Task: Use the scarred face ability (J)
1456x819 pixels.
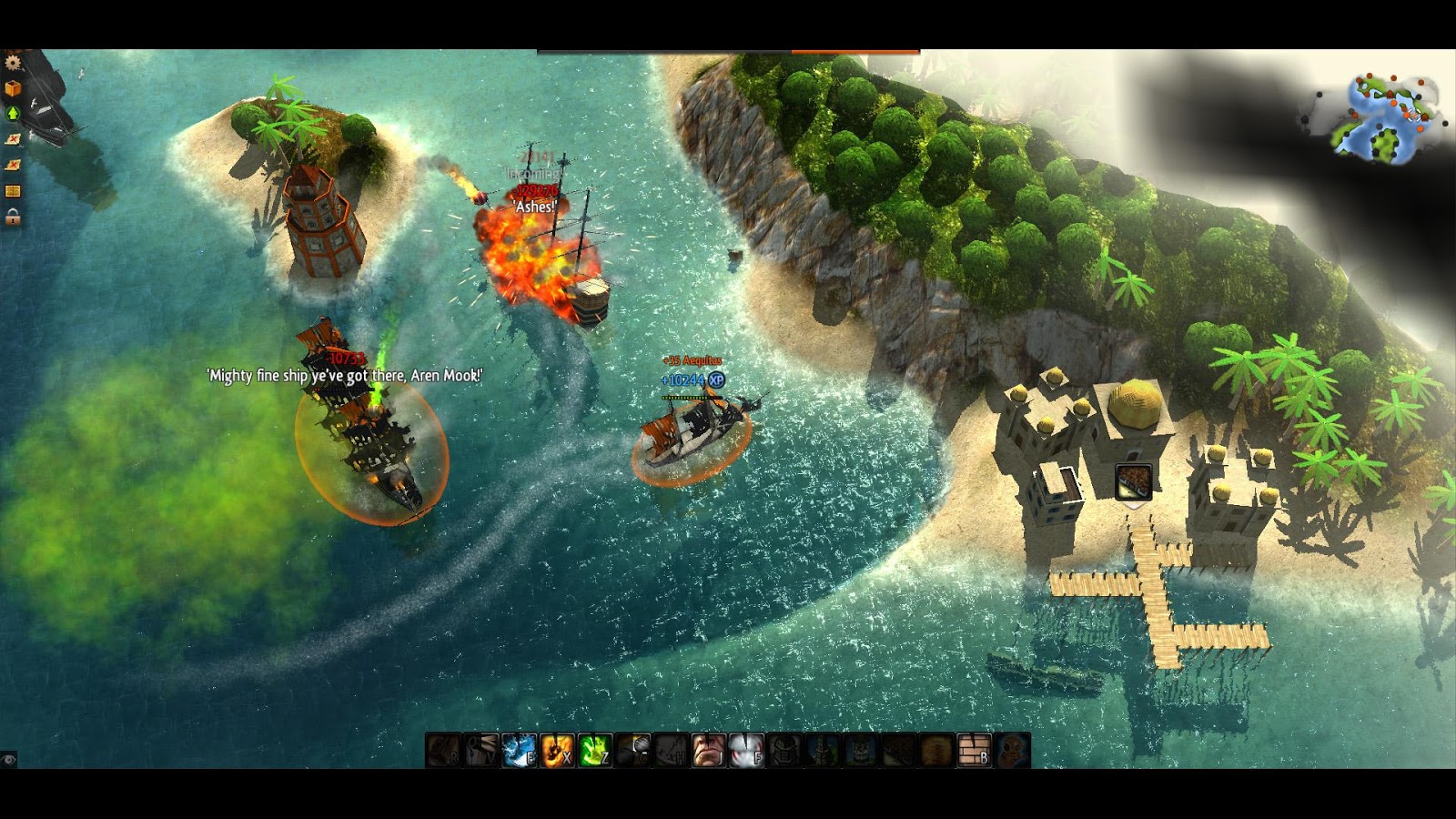Action: (x=709, y=751)
